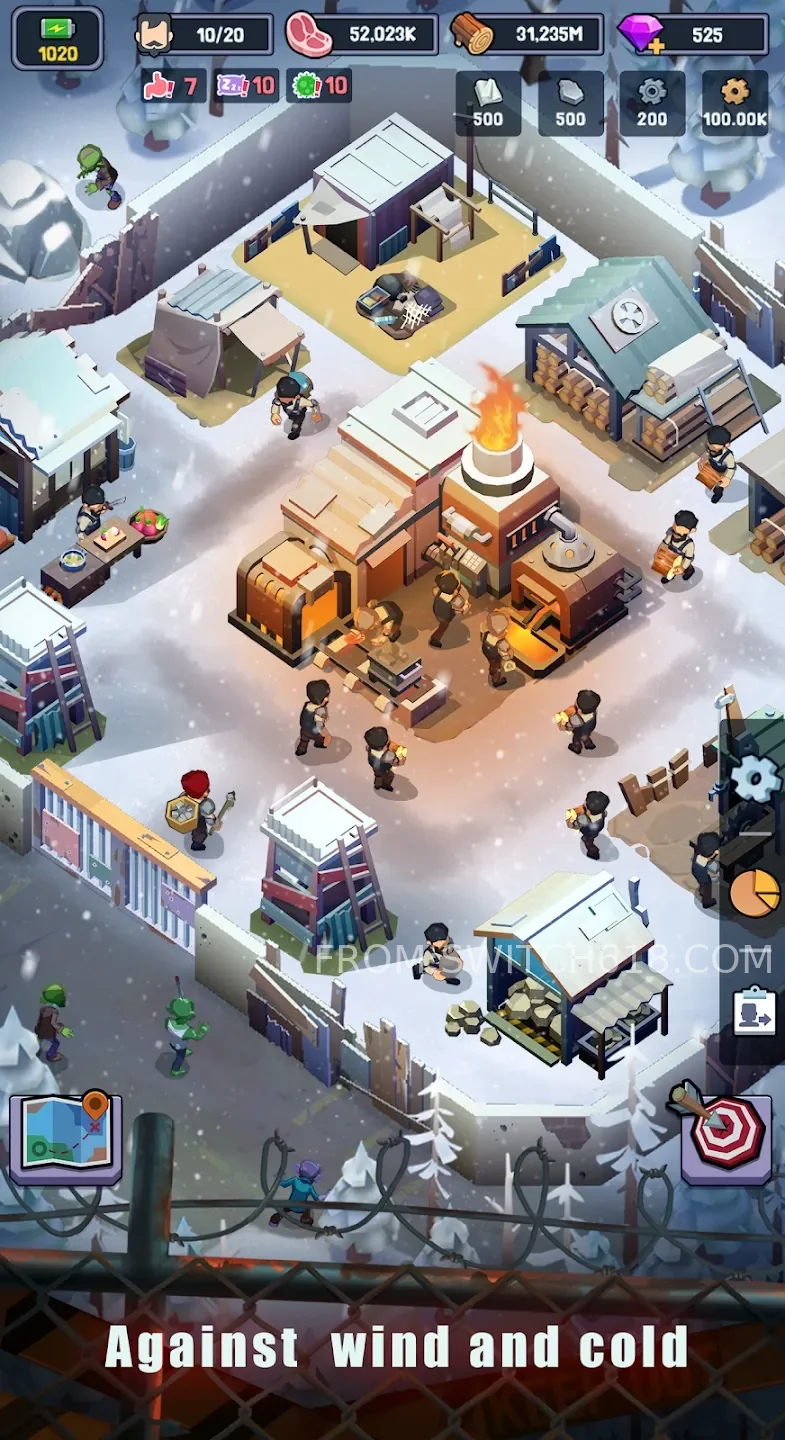Viewport: 785px width, 1440px height.
Task: Select the meat food resource
Action: tap(362, 35)
